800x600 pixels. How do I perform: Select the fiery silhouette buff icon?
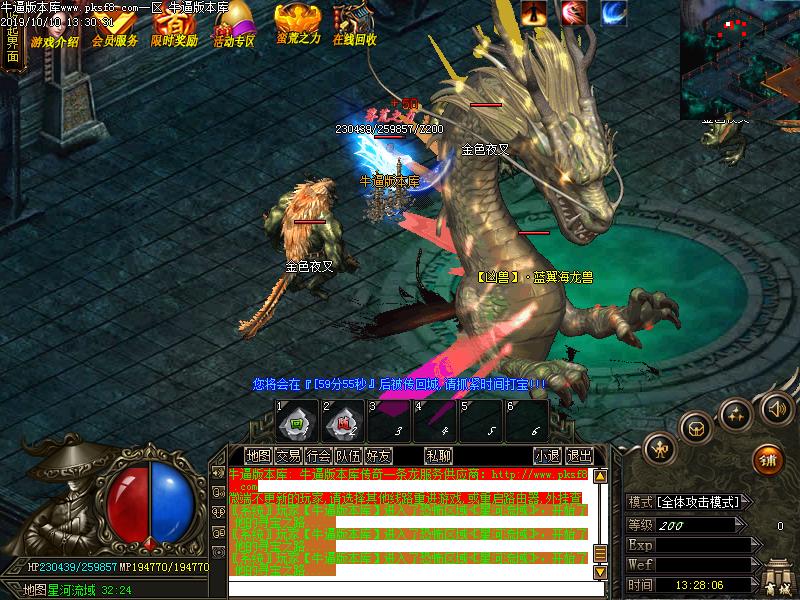(534, 12)
